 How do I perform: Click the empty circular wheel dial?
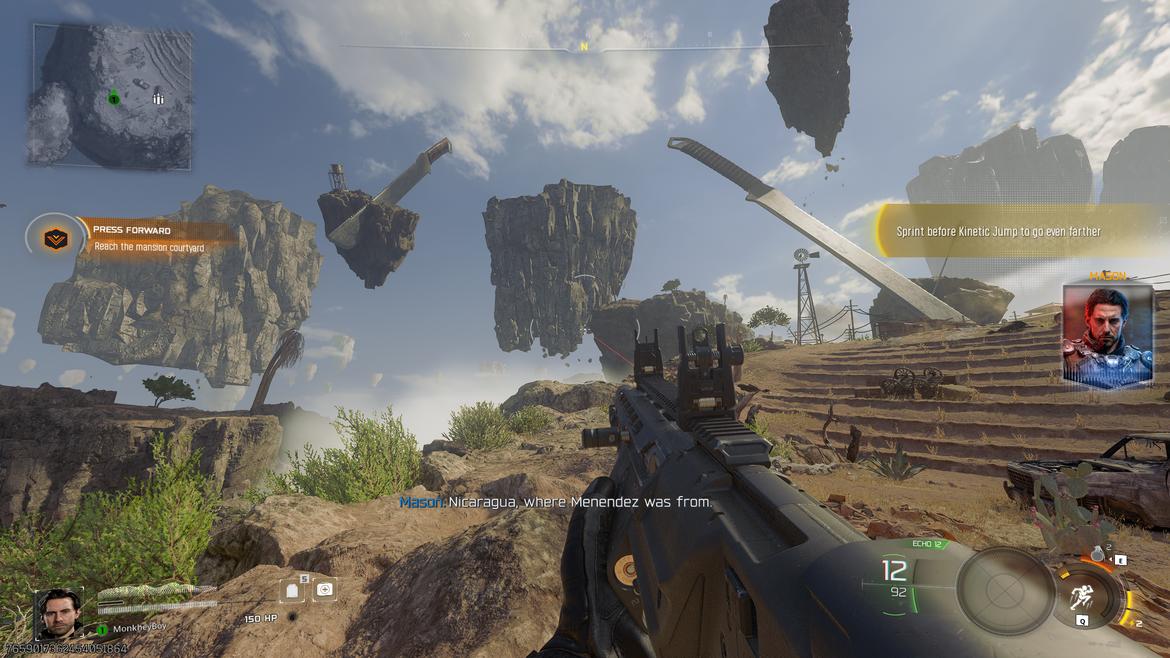pos(1005,591)
